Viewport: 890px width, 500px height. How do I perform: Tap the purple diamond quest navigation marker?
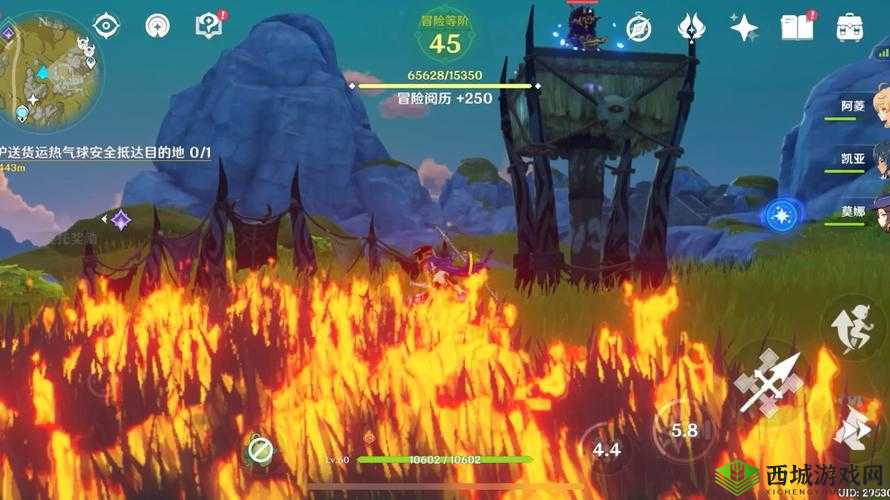coord(121,218)
